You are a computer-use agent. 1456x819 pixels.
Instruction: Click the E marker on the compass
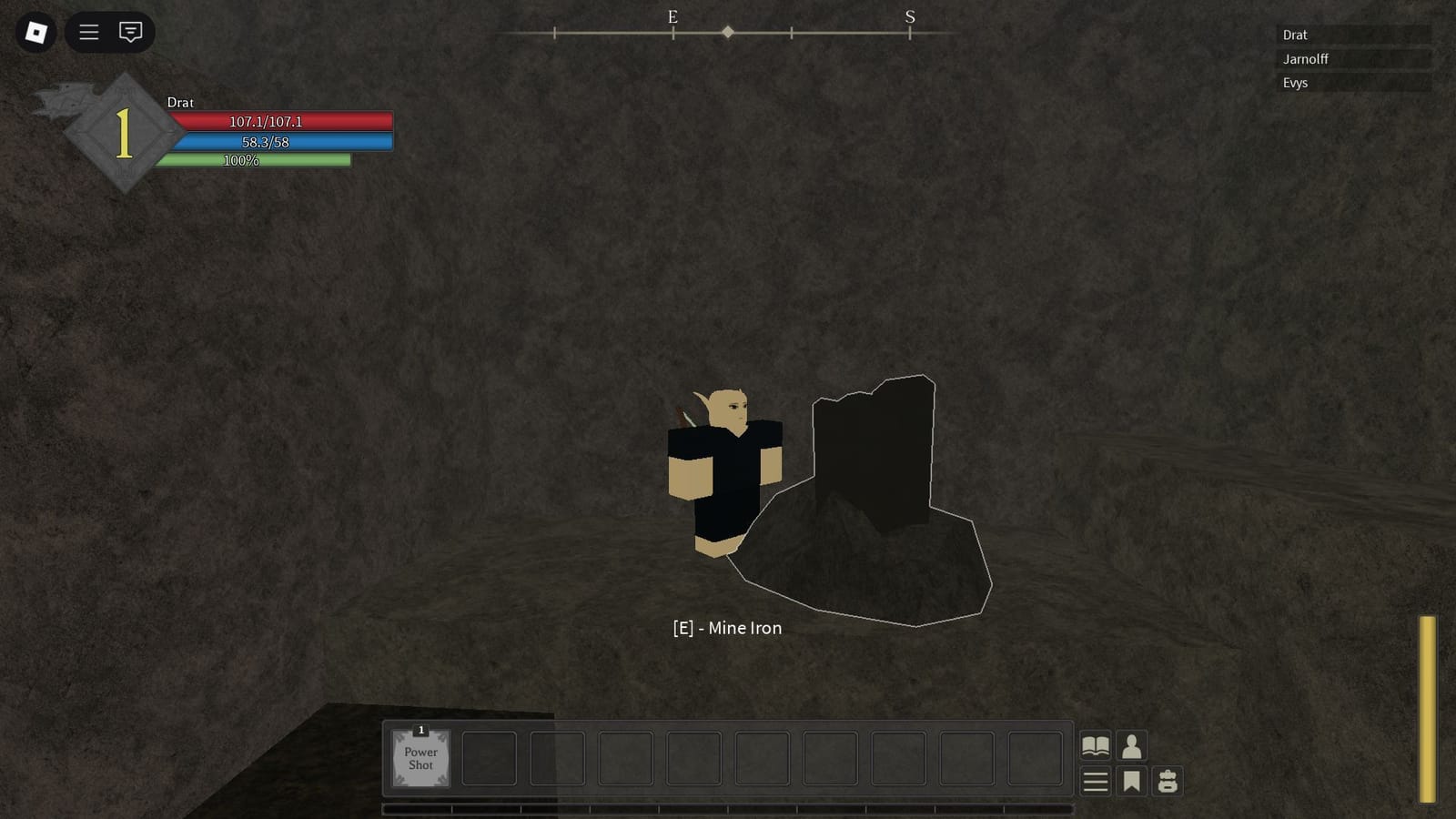672,16
